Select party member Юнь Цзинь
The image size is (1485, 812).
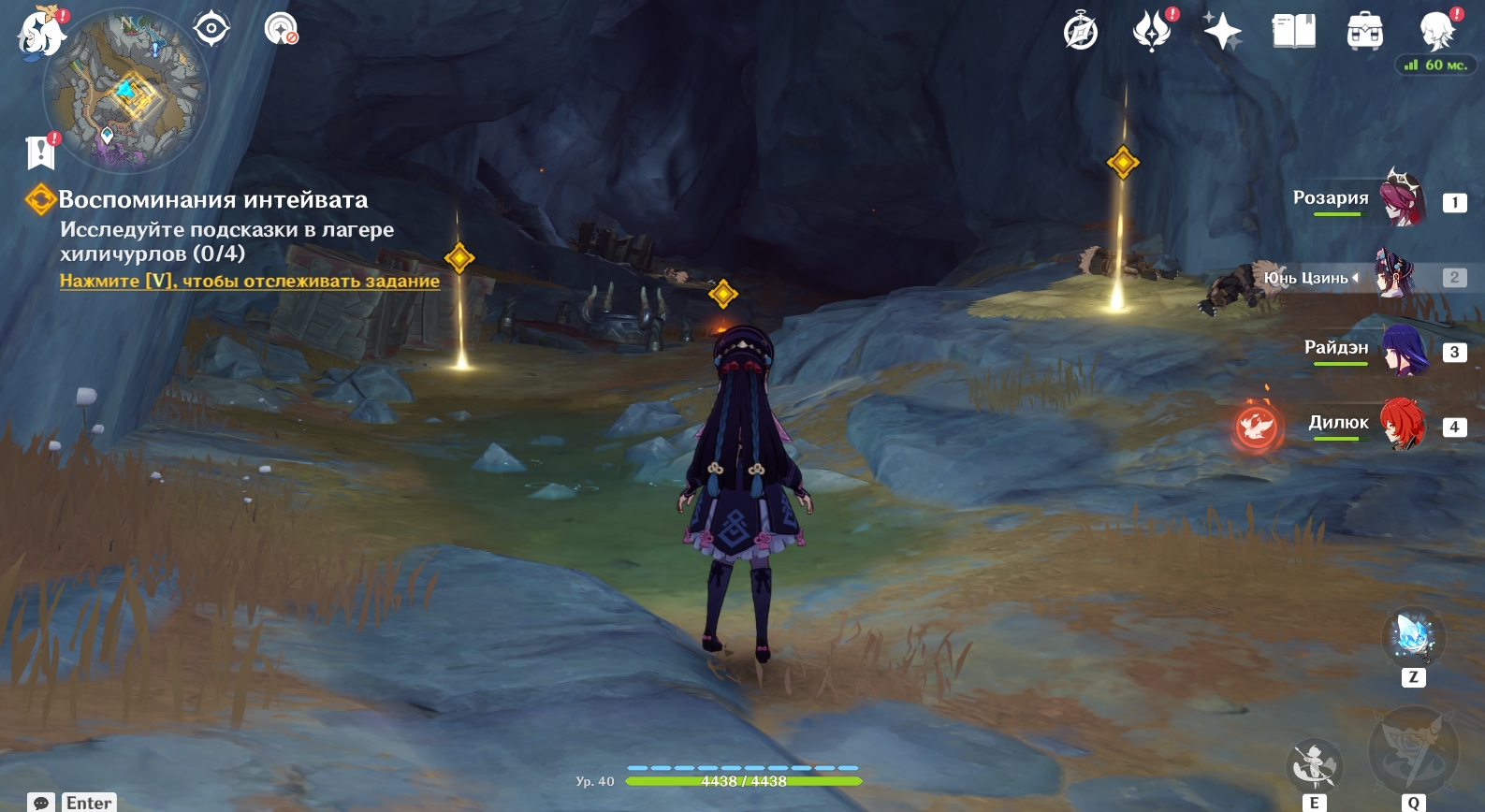pyautogui.click(x=1397, y=275)
